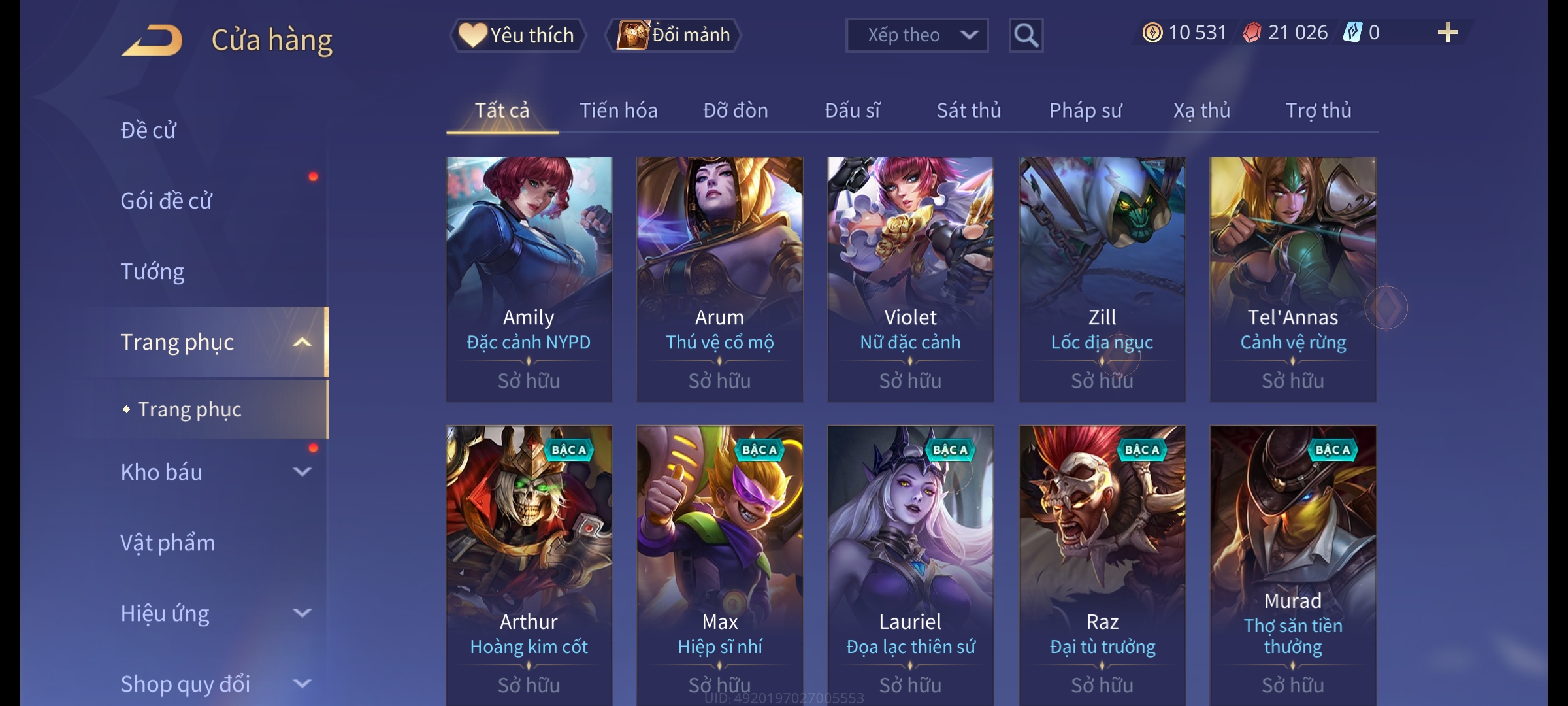Screen dimensions: 1568x706
Task: Add currency with the plus button
Action: pos(1447,33)
